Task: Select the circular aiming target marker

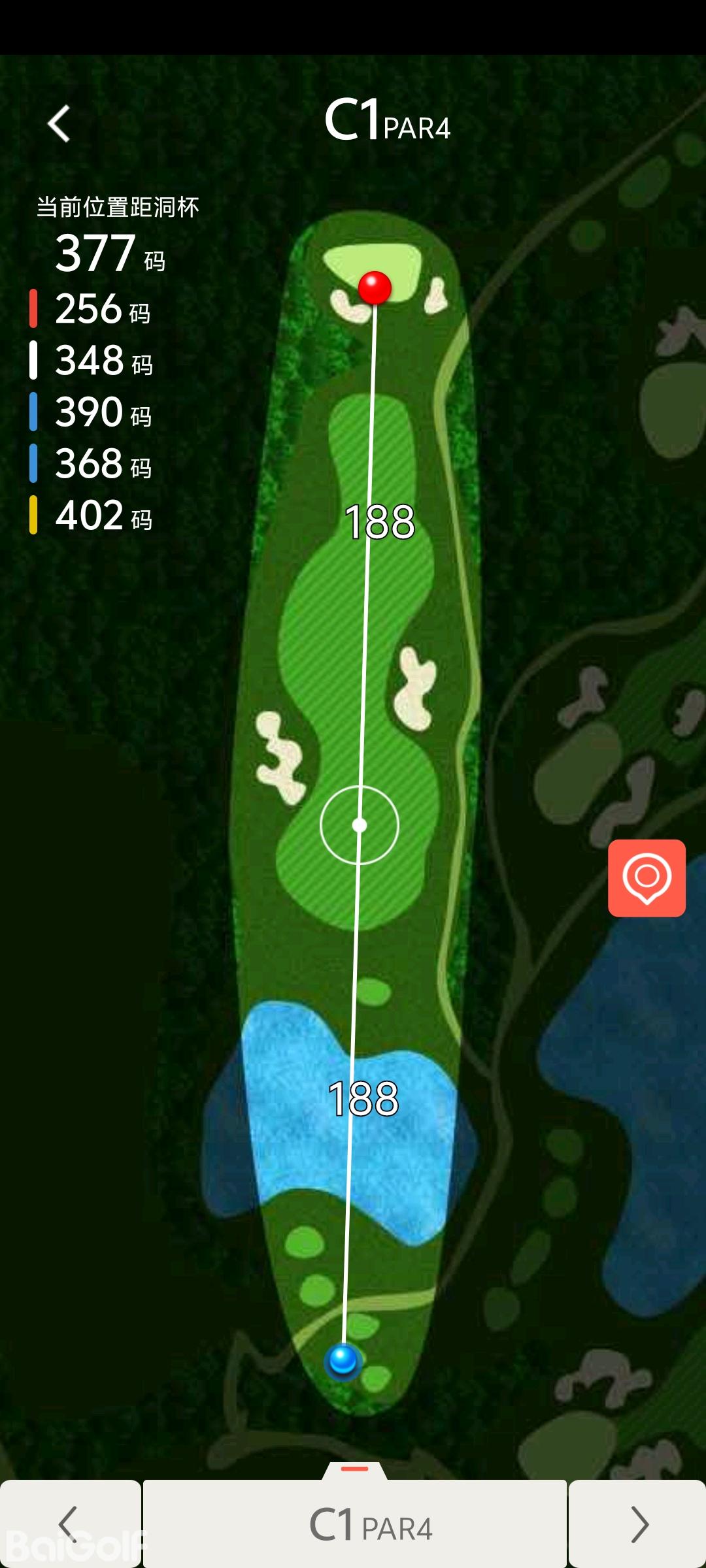Action: (x=359, y=825)
